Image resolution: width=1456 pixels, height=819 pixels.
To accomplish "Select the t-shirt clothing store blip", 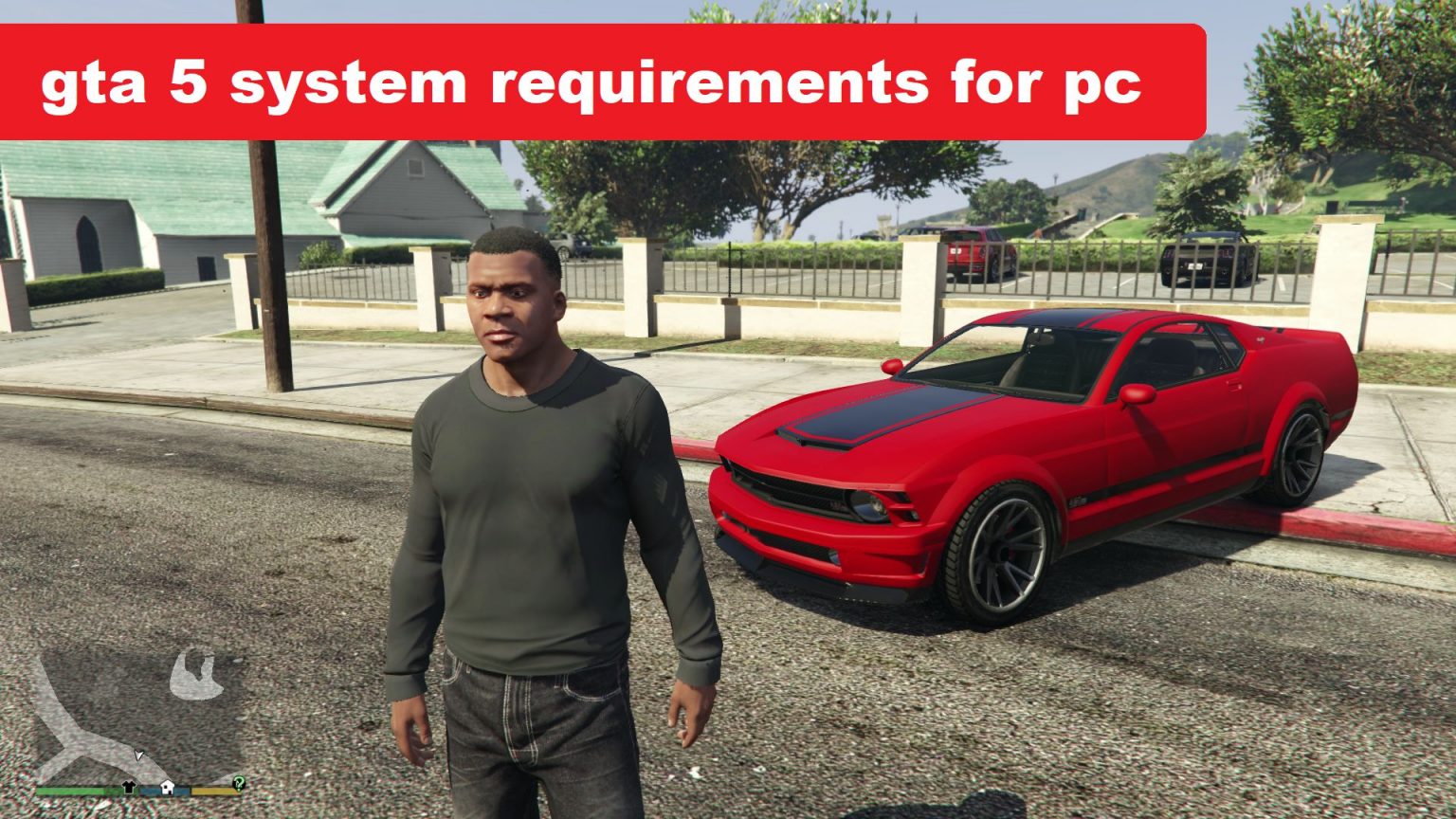I will click(x=128, y=788).
